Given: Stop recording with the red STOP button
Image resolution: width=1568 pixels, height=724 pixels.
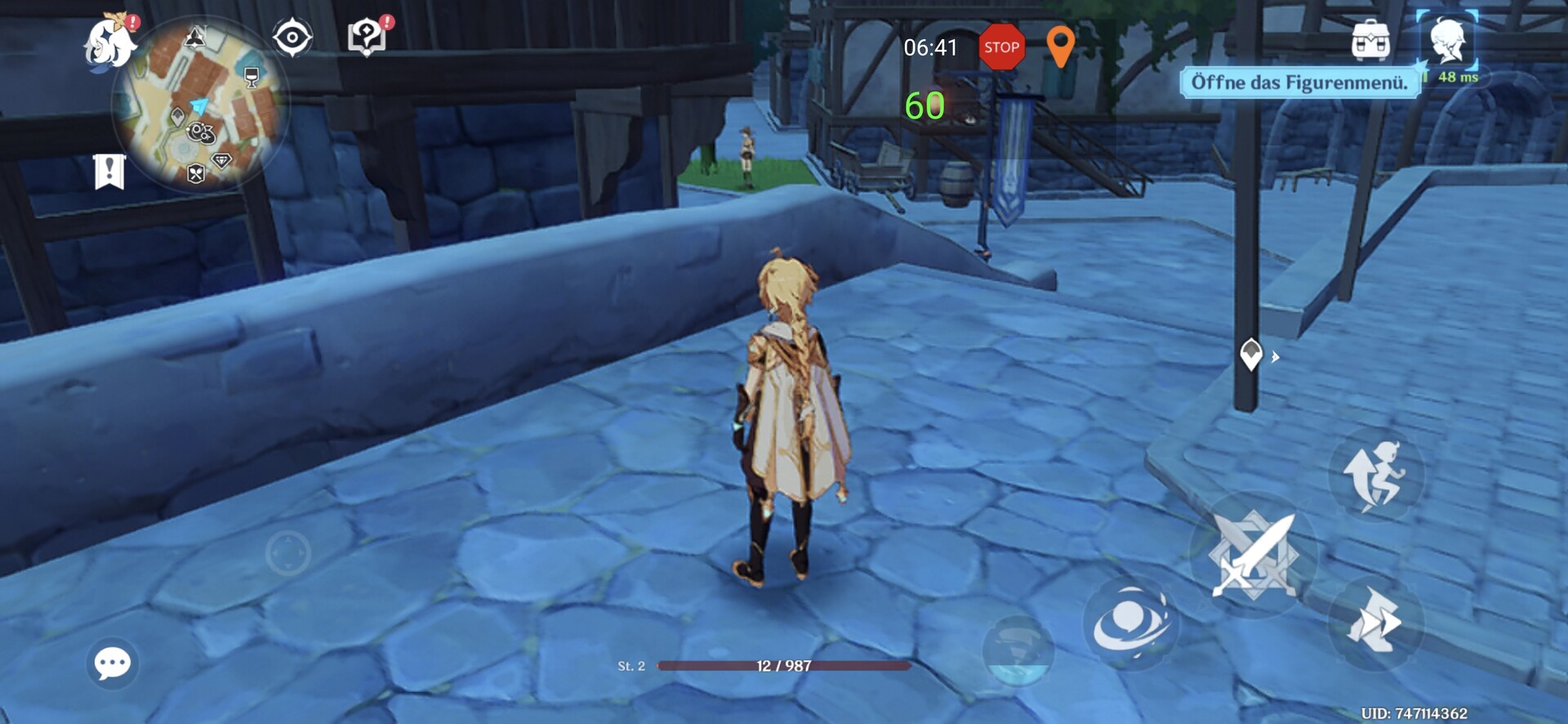Looking at the screenshot, I should tap(1001, 47).
